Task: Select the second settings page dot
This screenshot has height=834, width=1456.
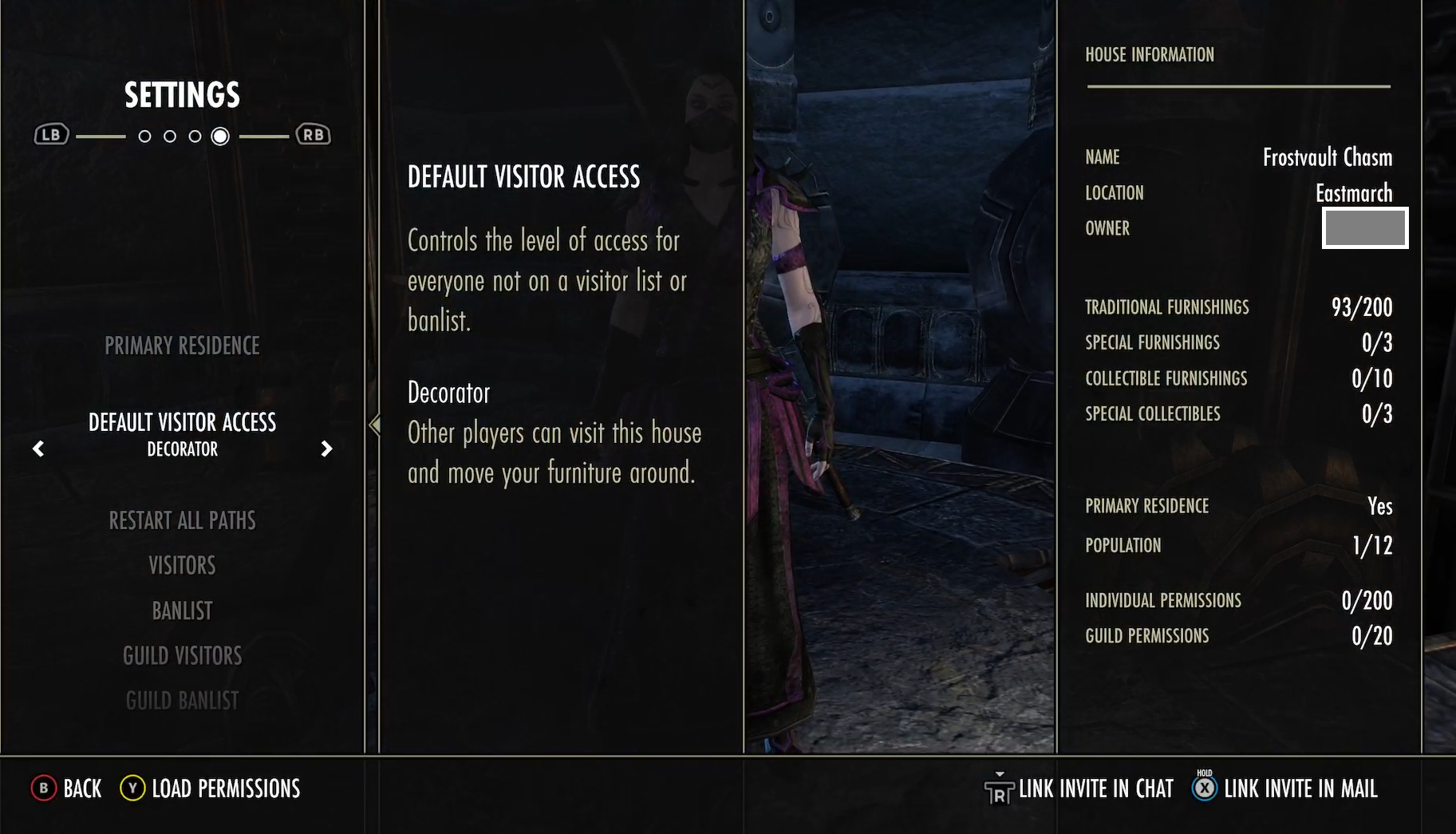Action: tap(170, 136)
